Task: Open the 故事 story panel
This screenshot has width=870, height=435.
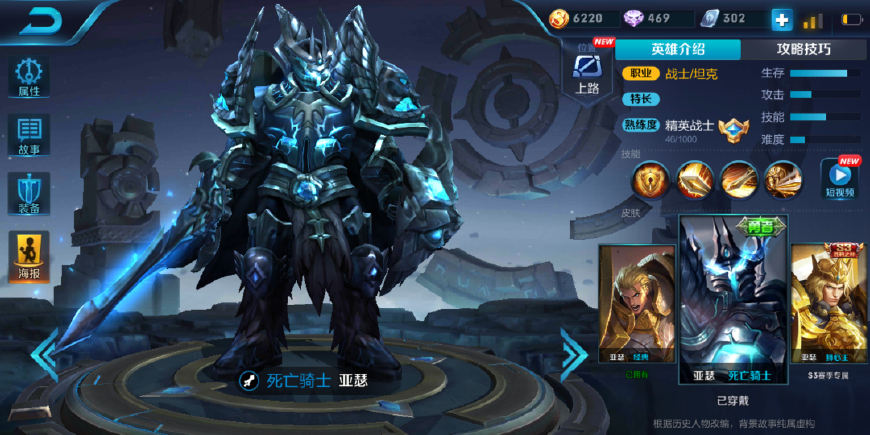Action: (x=28, y=134)
